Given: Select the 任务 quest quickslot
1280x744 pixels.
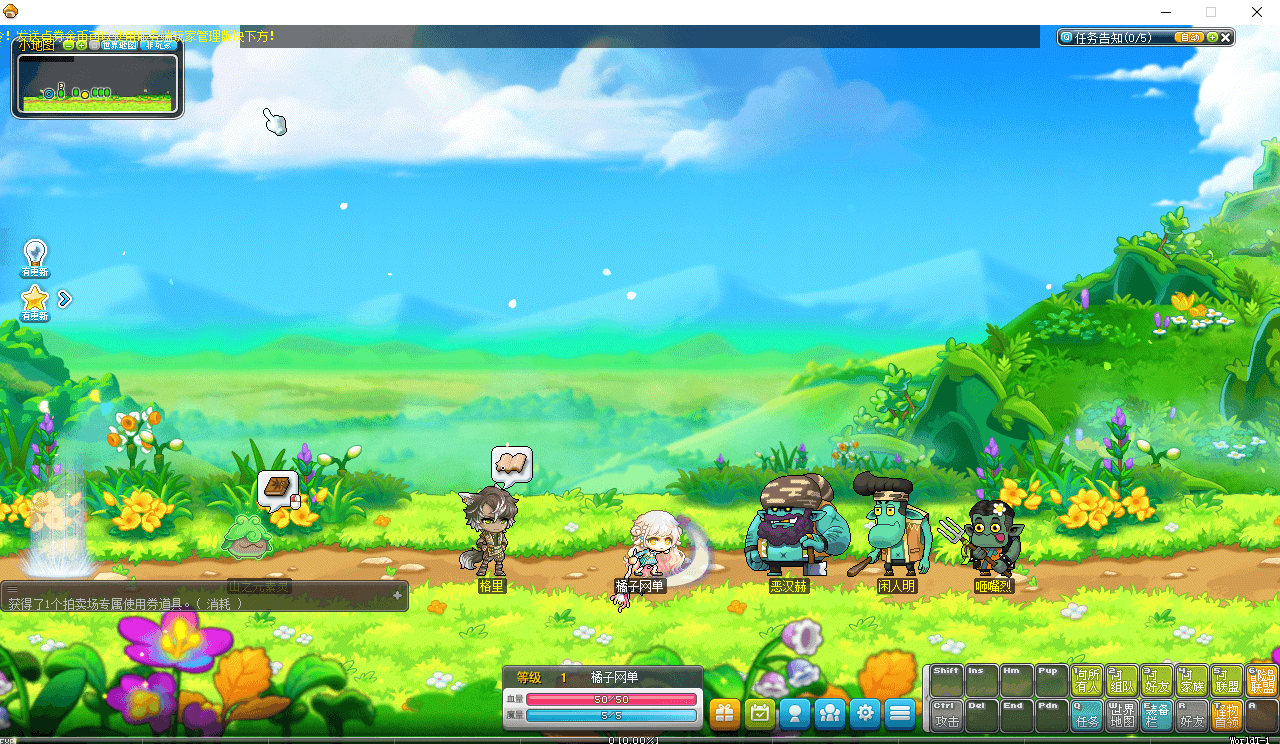Looking at the screenshot, I should click(1087, 714).
